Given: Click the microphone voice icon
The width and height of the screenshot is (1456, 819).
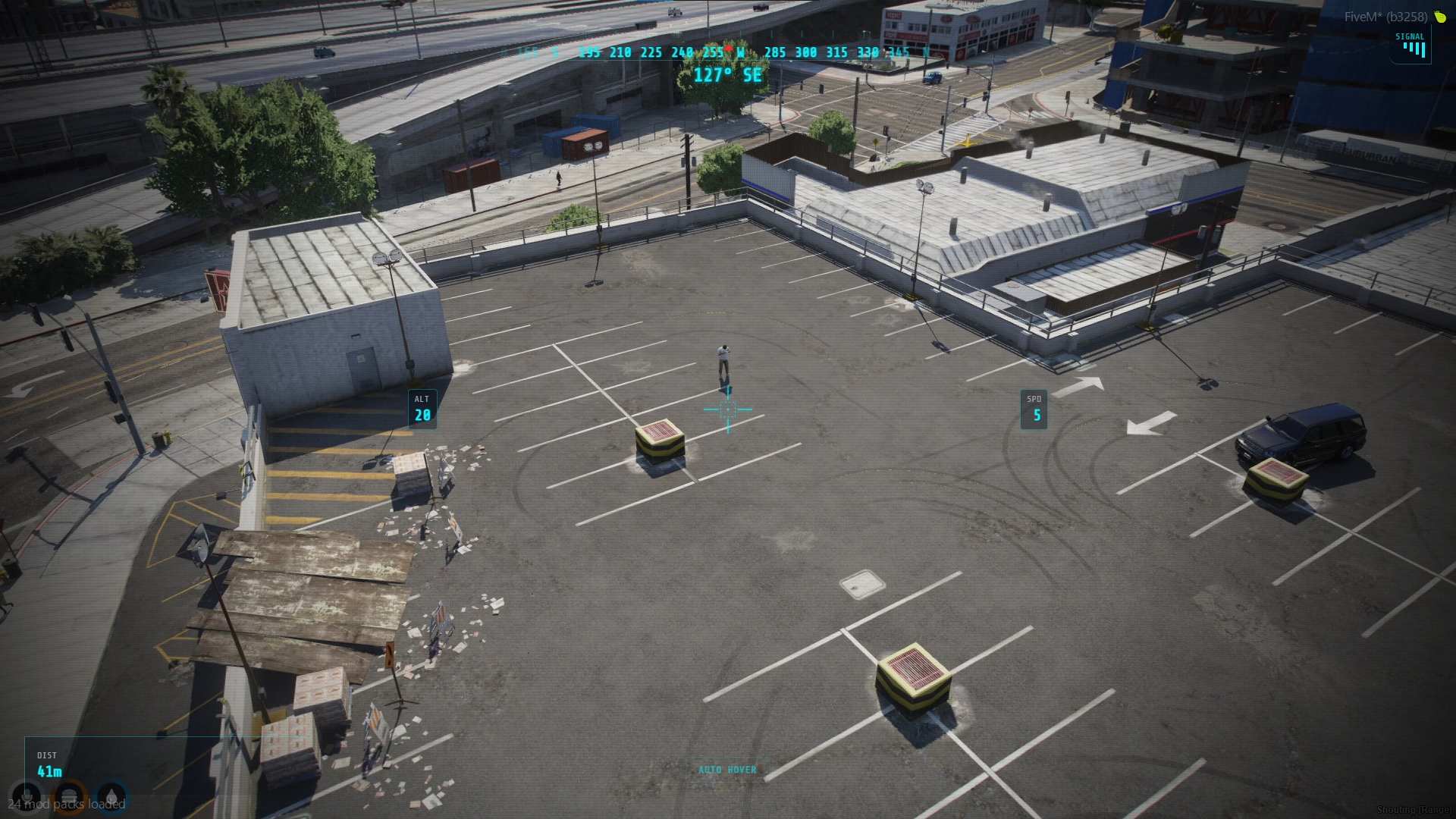Looking at the screenshot, I should pyautogui.click(x=27, y=797).
